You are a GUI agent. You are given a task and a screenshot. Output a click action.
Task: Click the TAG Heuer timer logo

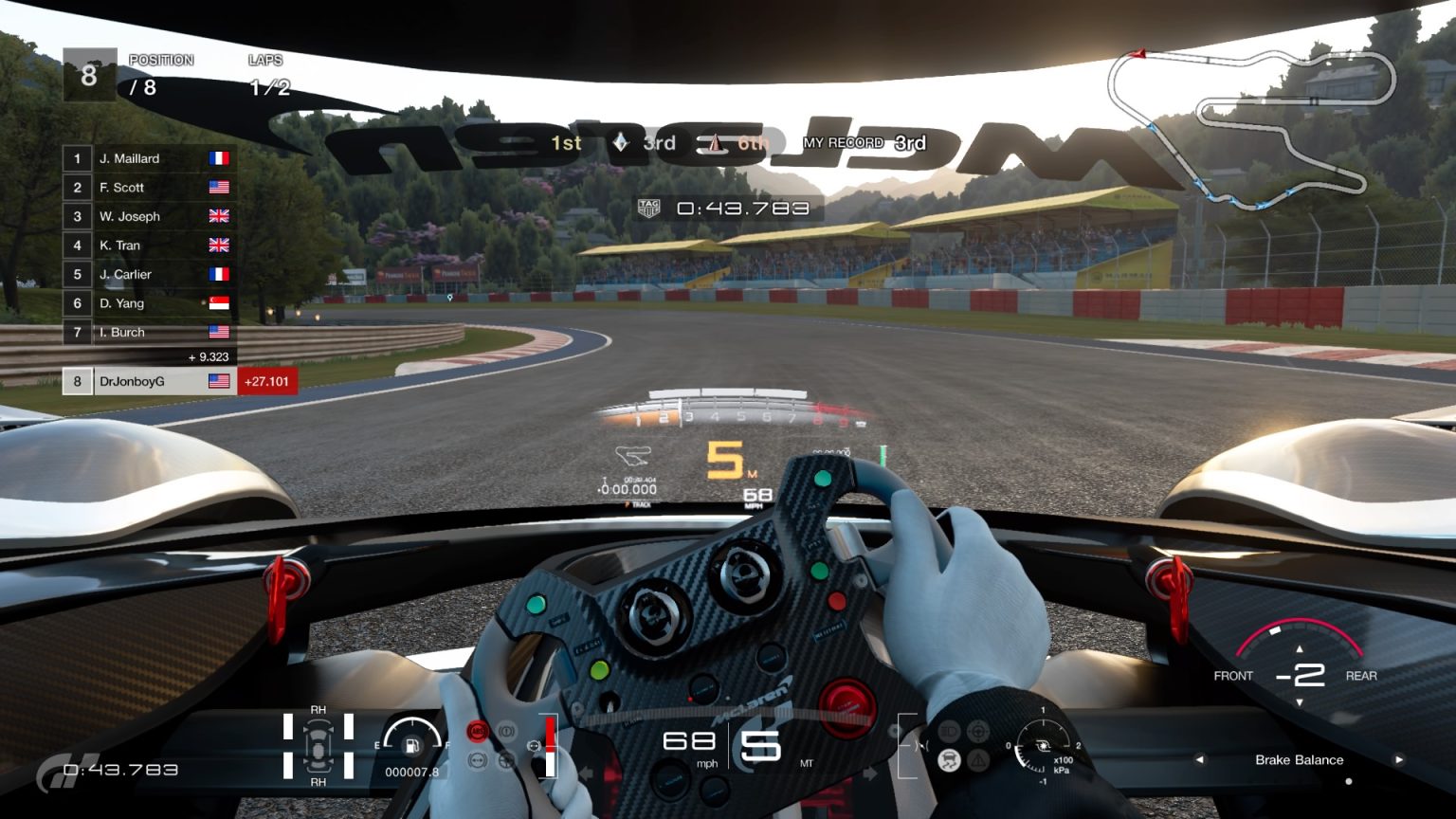(x=648, y=207)
